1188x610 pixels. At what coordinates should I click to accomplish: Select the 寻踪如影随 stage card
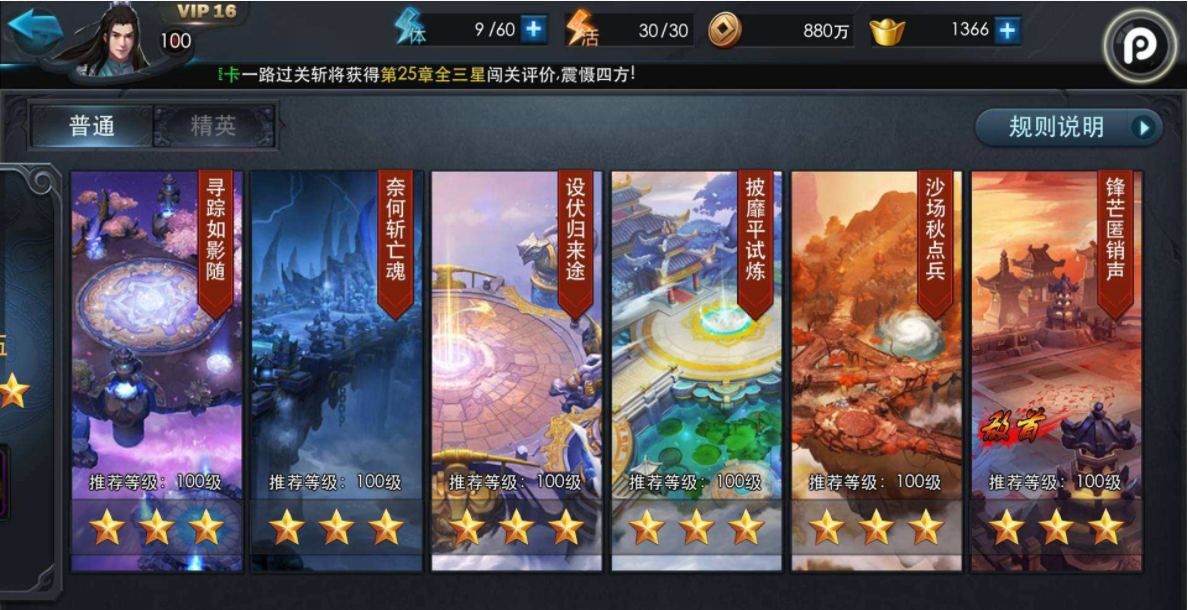pos(157,370)
